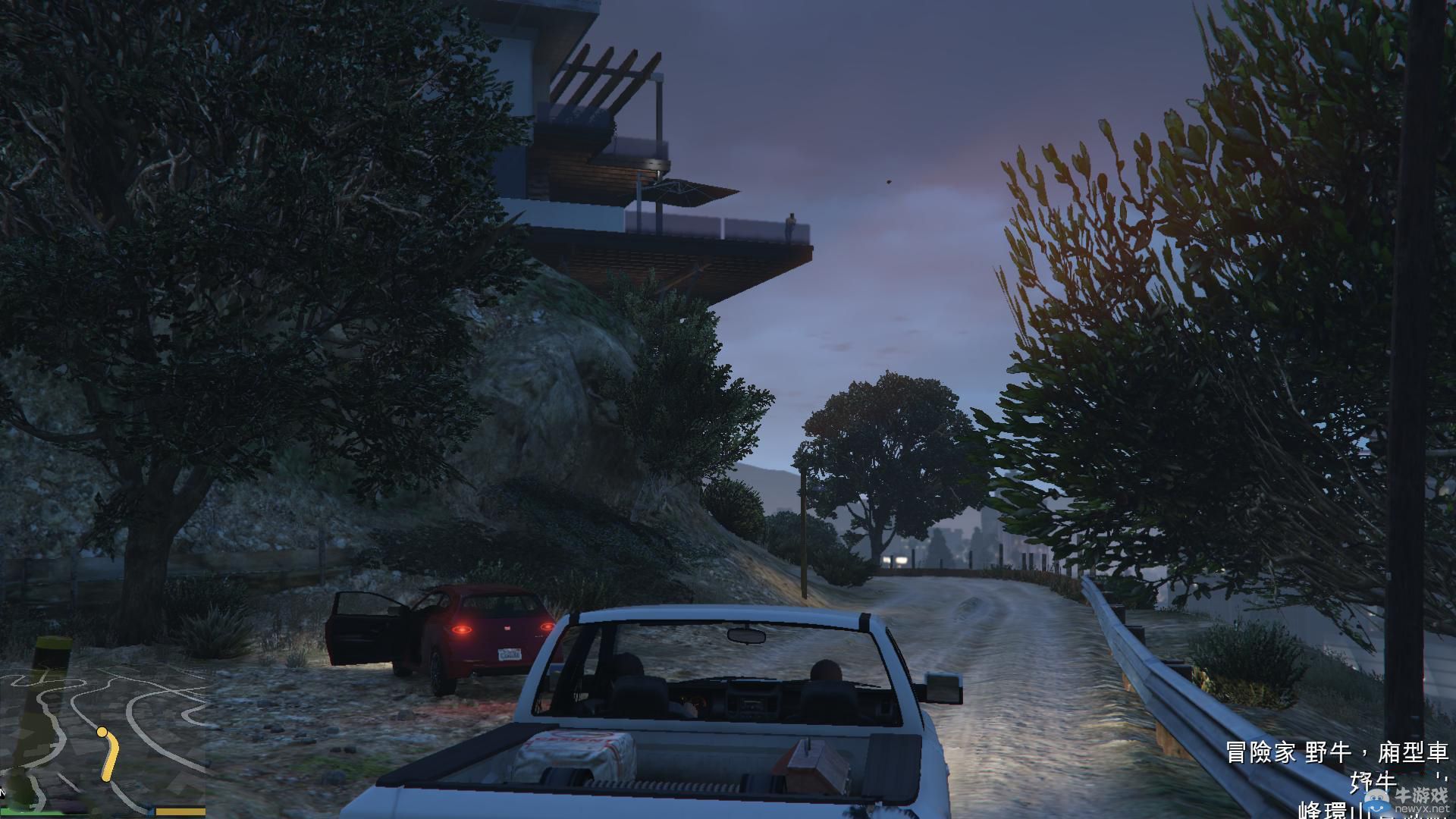
Task: Click the rearview mirror inside the pickup truck
Action: pos(747,637)
